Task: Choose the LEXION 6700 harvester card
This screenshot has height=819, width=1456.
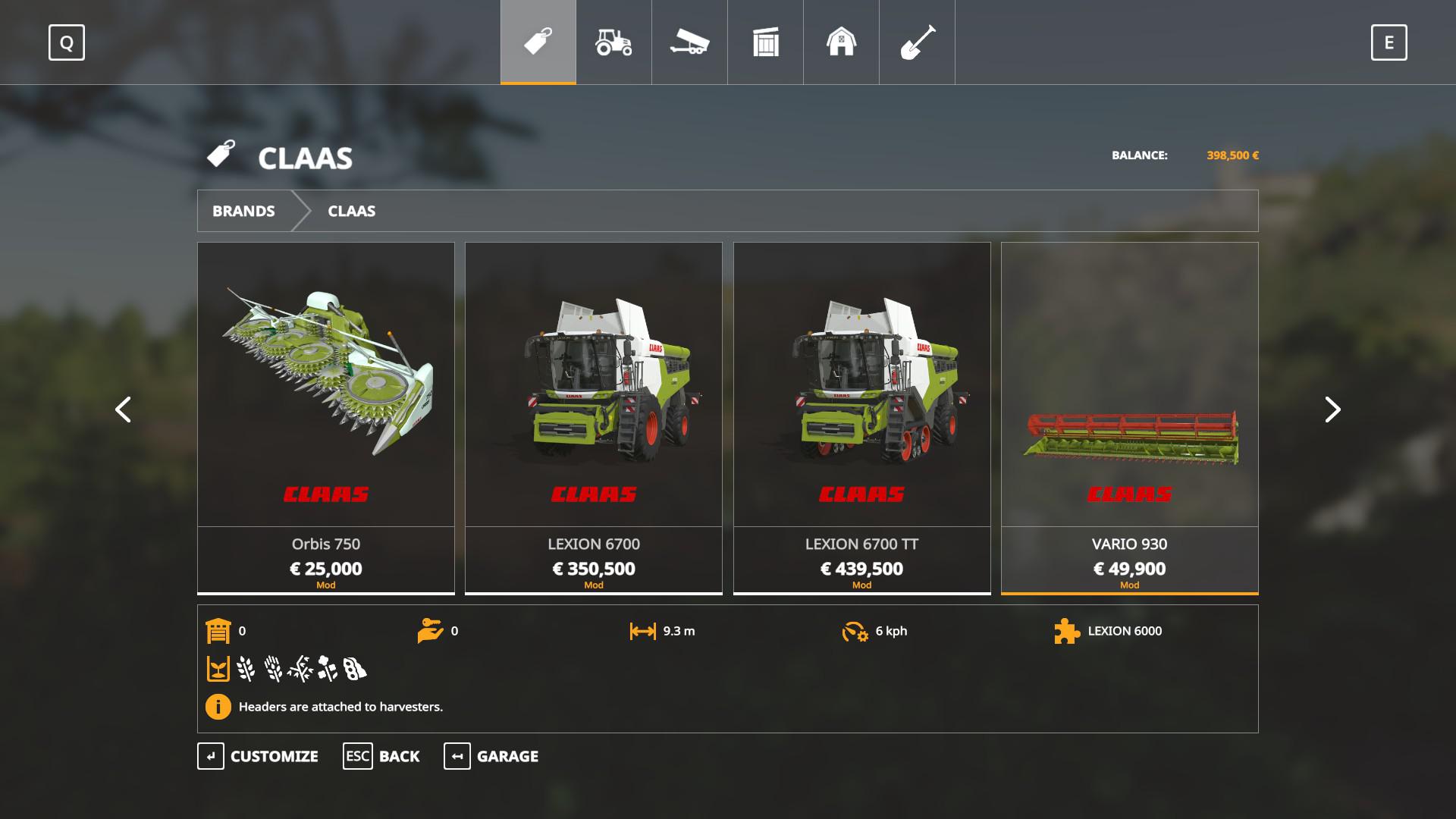Action: pyautogui.click(x=594, y=417)
